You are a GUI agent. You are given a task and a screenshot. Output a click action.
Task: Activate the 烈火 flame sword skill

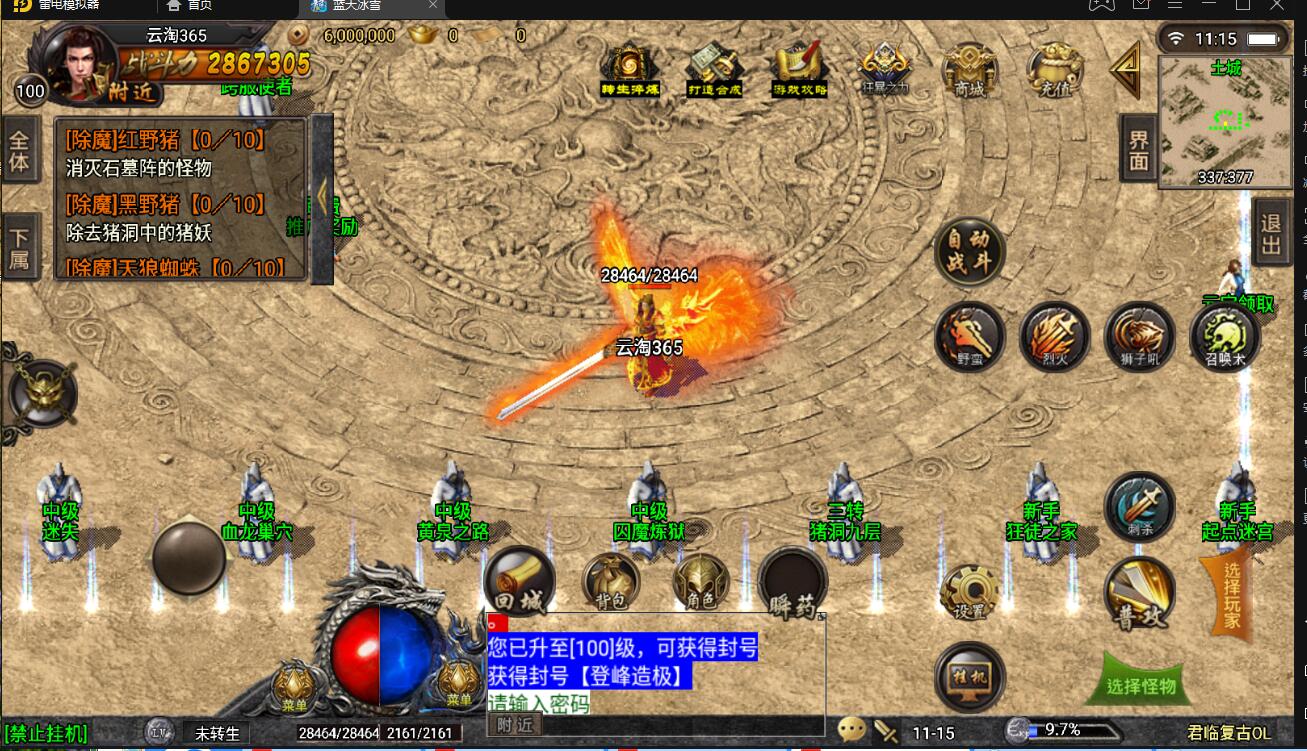point(1054,337)
